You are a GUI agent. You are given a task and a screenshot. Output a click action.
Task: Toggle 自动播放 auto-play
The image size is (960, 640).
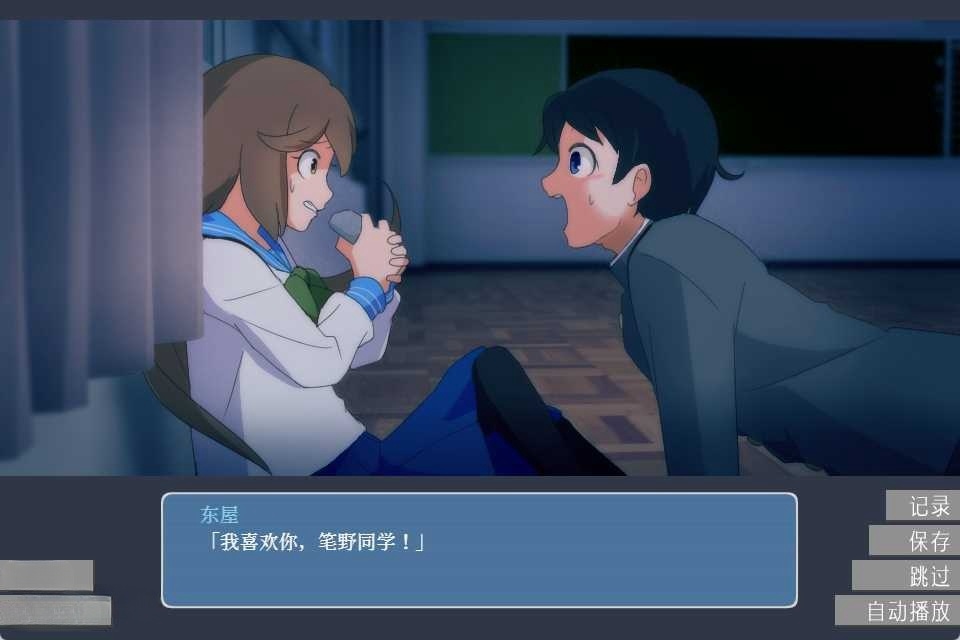coord(897,611)
